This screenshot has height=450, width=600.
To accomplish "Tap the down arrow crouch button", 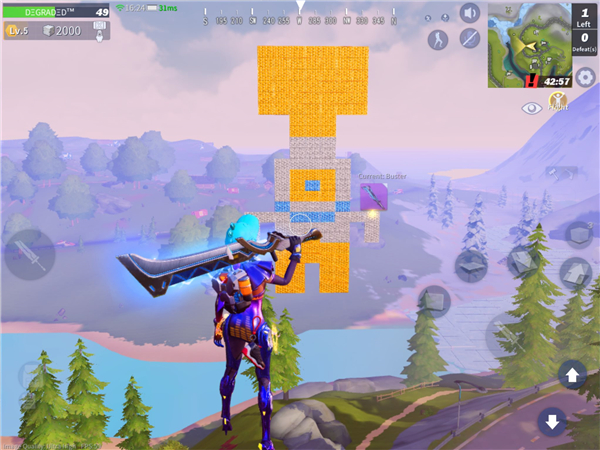I will [x=552, y=421].
